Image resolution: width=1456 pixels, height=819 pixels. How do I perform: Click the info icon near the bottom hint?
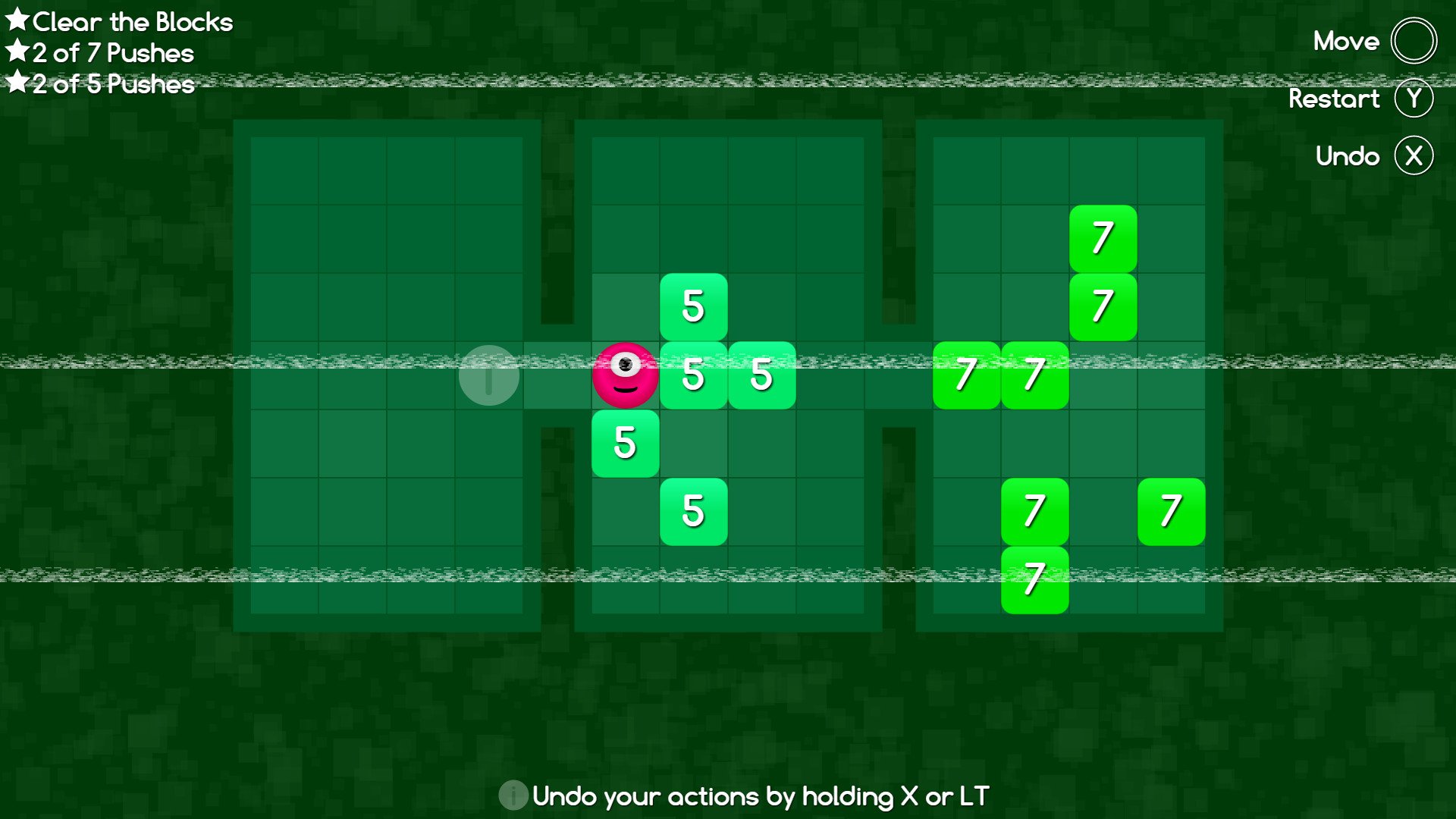click(512, 797)
